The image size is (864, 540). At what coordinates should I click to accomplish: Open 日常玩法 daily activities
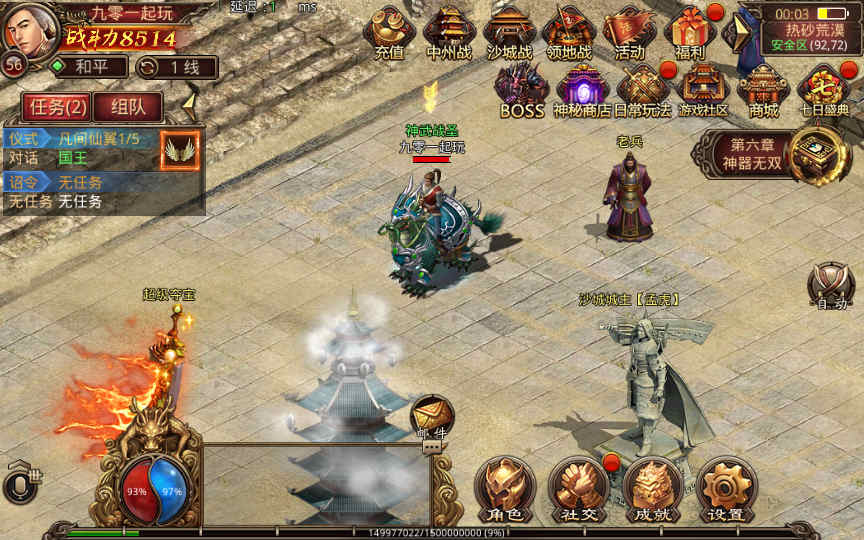tap(643, 90)
